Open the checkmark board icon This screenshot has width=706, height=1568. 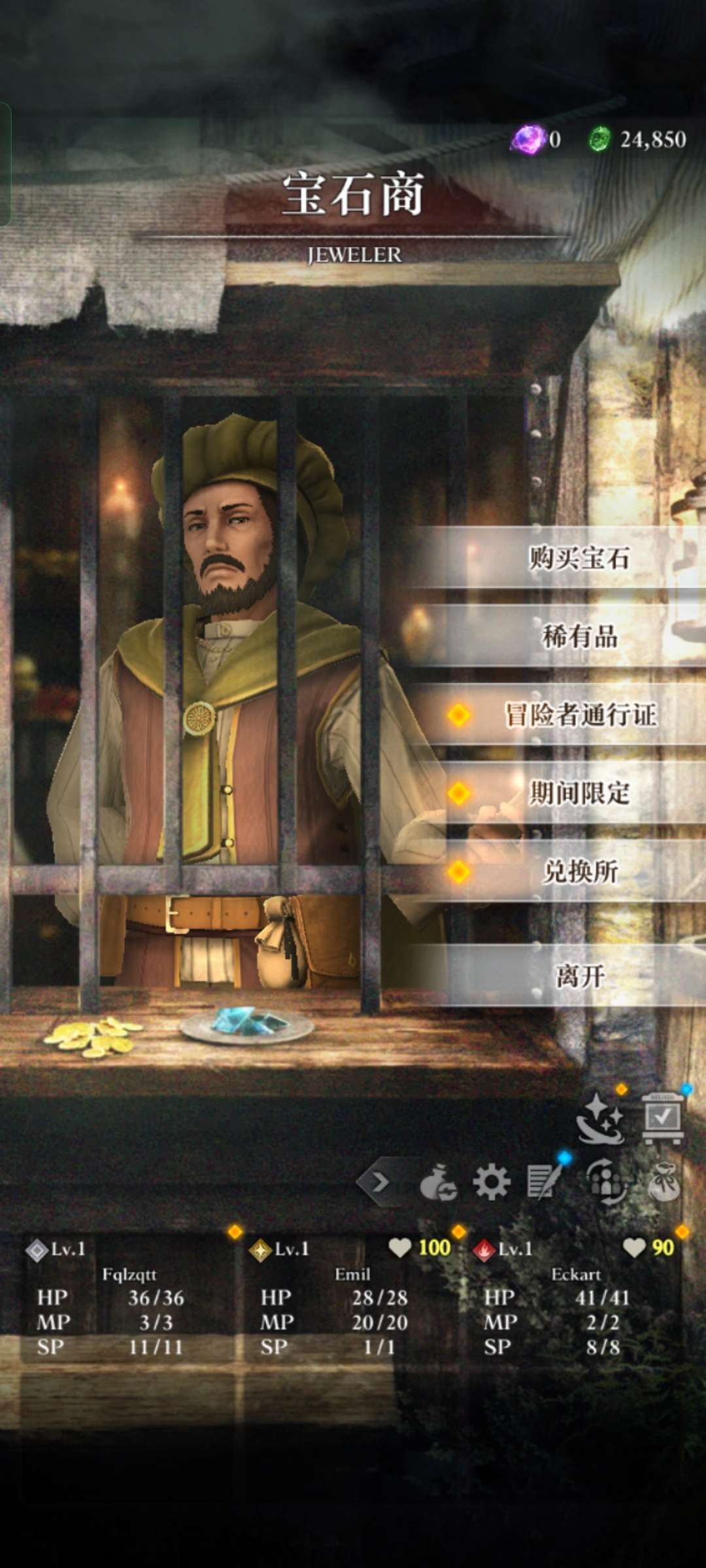tap(662, 1119)
